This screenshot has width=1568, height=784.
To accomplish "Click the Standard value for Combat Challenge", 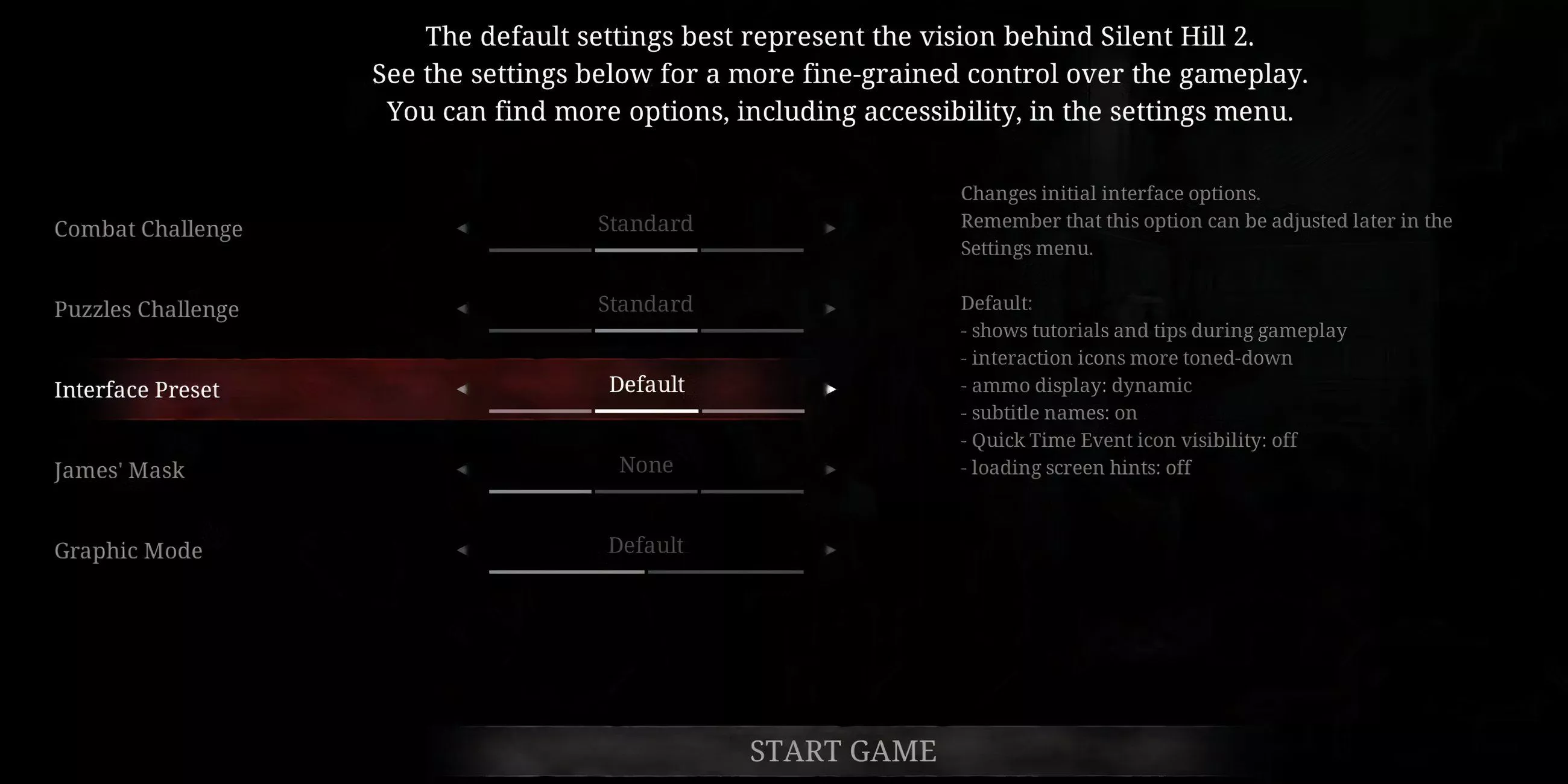I will [646, 223].
